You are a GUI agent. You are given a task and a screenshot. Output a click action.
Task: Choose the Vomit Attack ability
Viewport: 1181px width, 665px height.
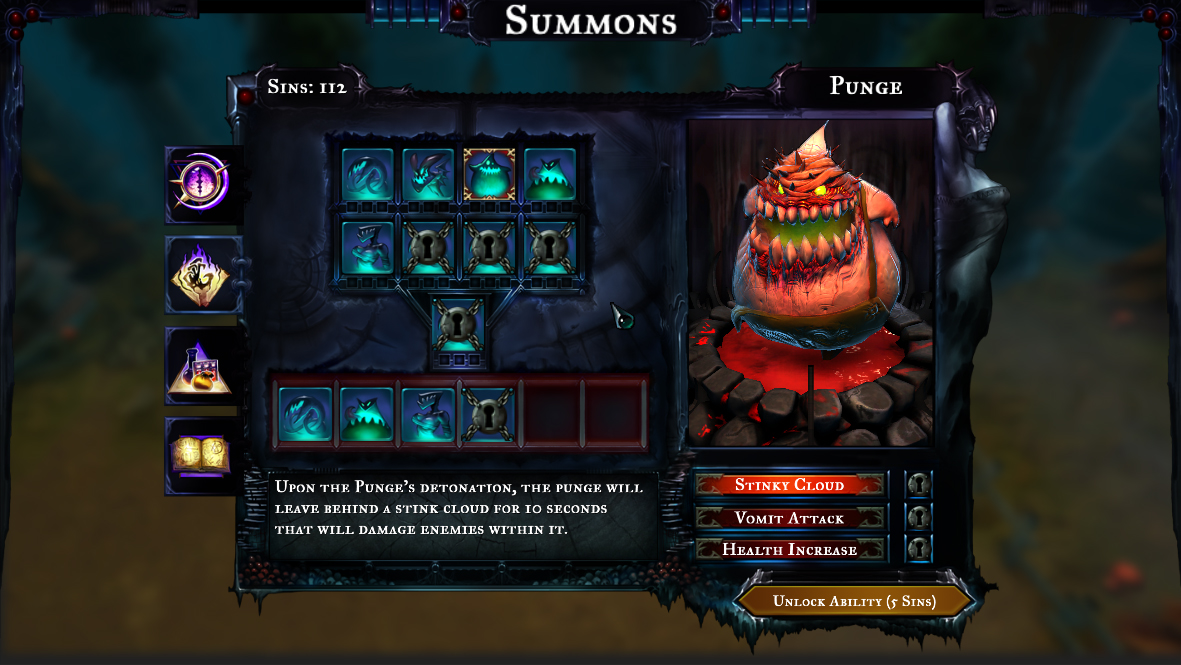[790, 518]
